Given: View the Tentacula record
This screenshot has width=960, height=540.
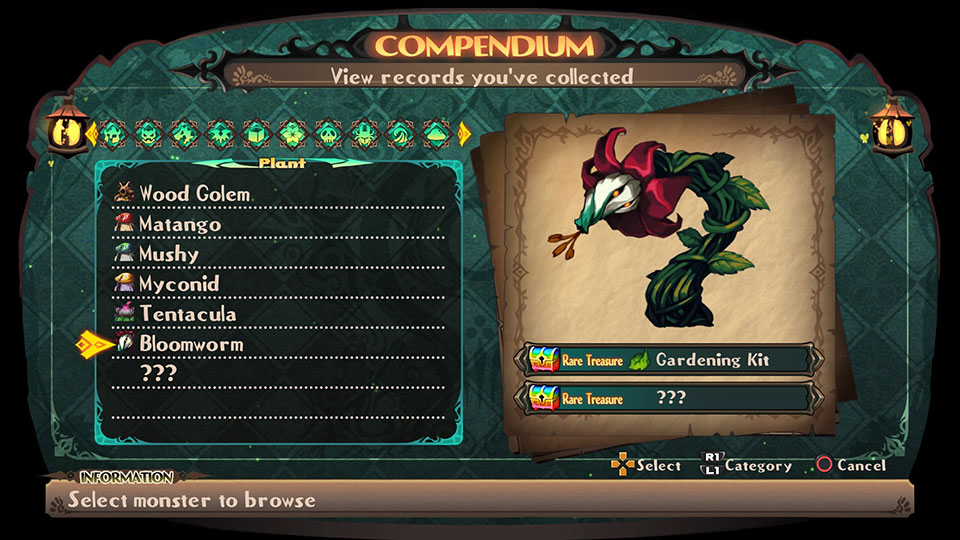Looking at the screenshot, I should coord(188,314).
